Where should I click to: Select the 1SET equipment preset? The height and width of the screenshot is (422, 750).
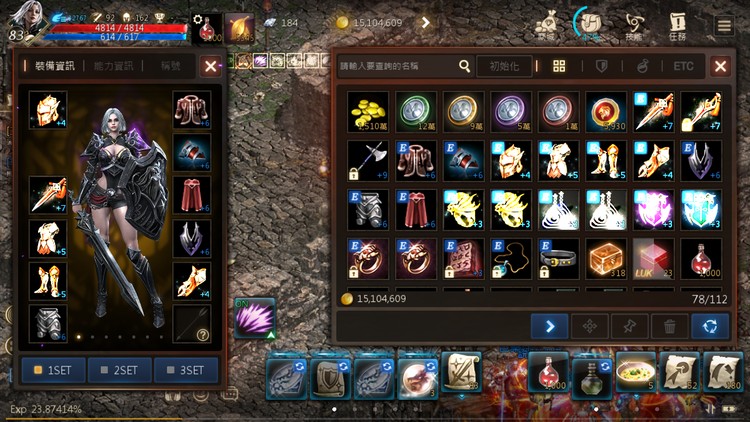click(x=53, y=370)
